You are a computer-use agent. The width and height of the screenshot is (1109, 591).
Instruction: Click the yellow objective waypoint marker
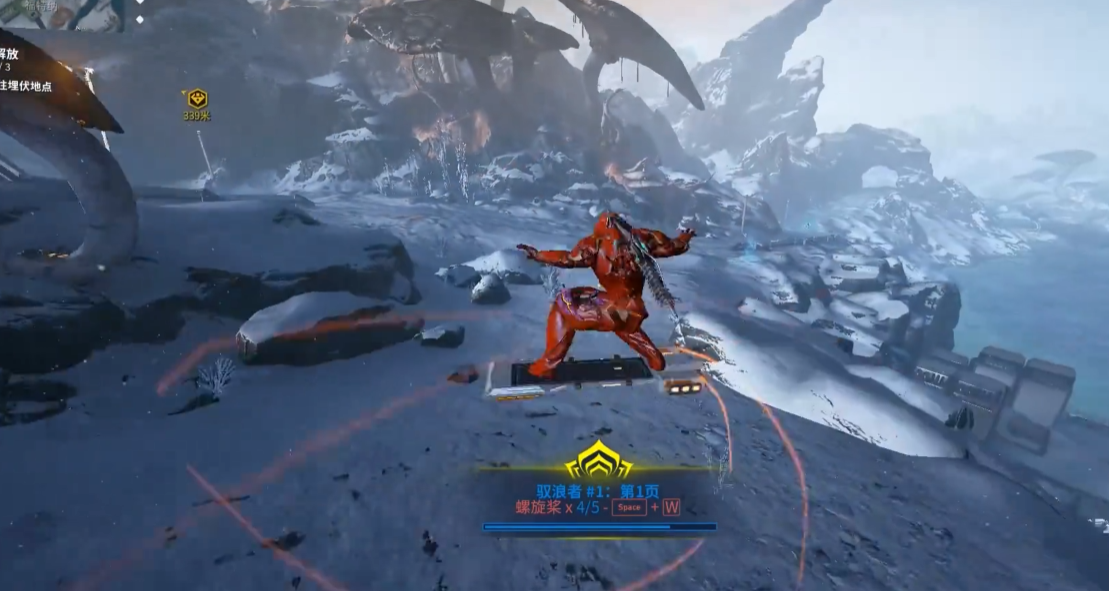tap(197, 99)
